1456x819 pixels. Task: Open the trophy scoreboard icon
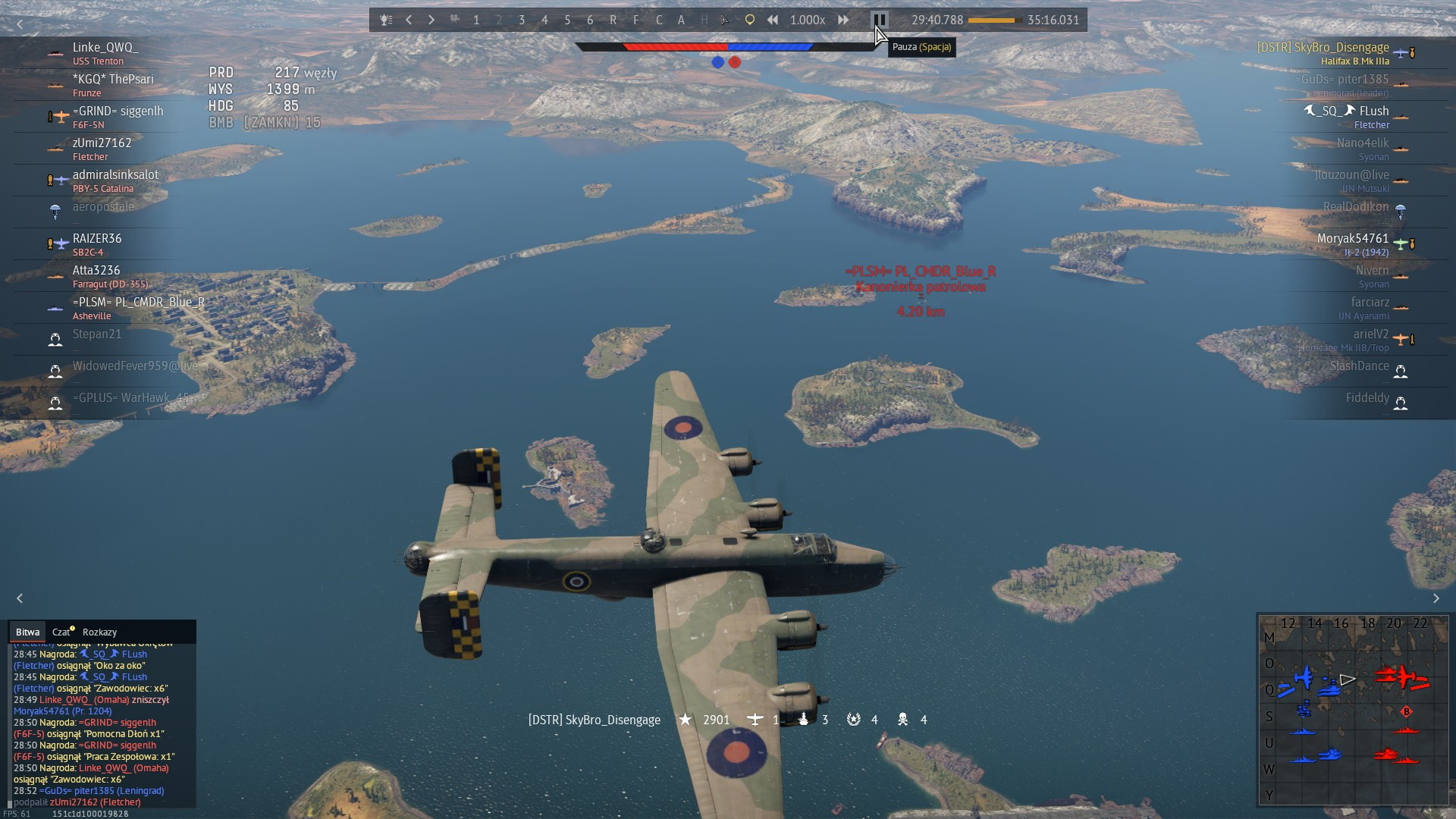tap(386, 20)
